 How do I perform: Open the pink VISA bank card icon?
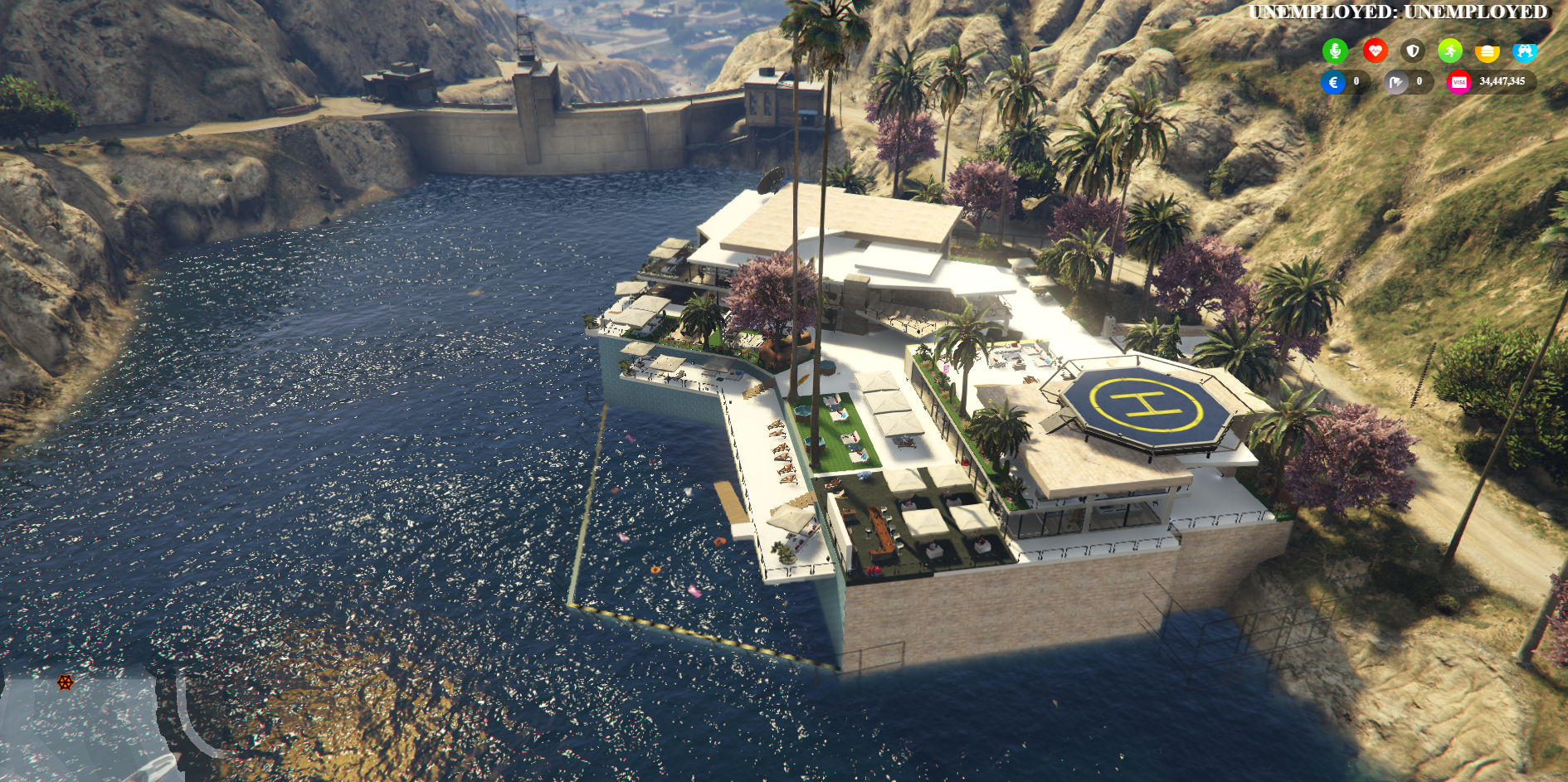click(1459, 82)
